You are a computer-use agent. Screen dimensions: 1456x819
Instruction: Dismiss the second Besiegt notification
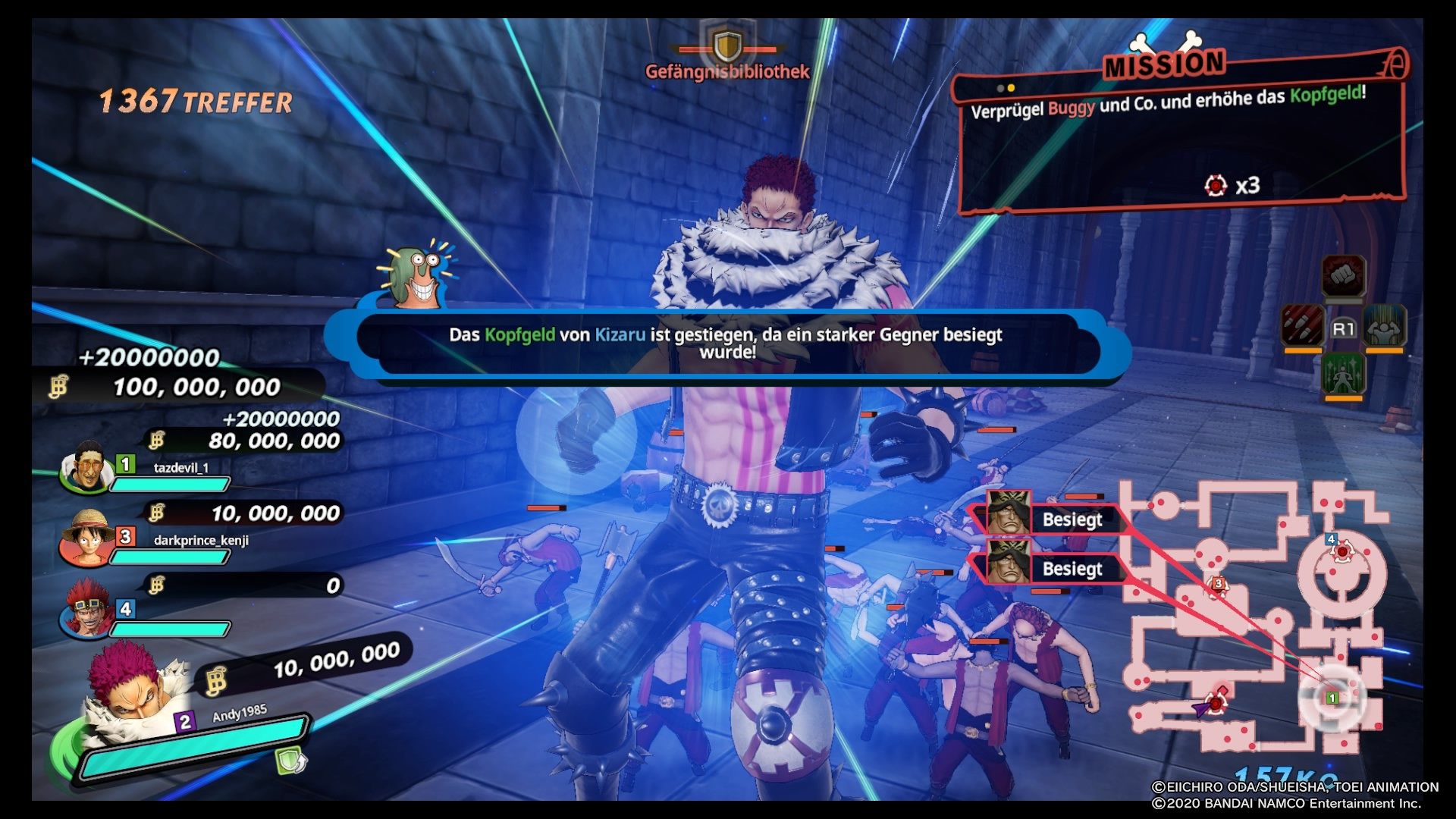[x=1074, y=569]
